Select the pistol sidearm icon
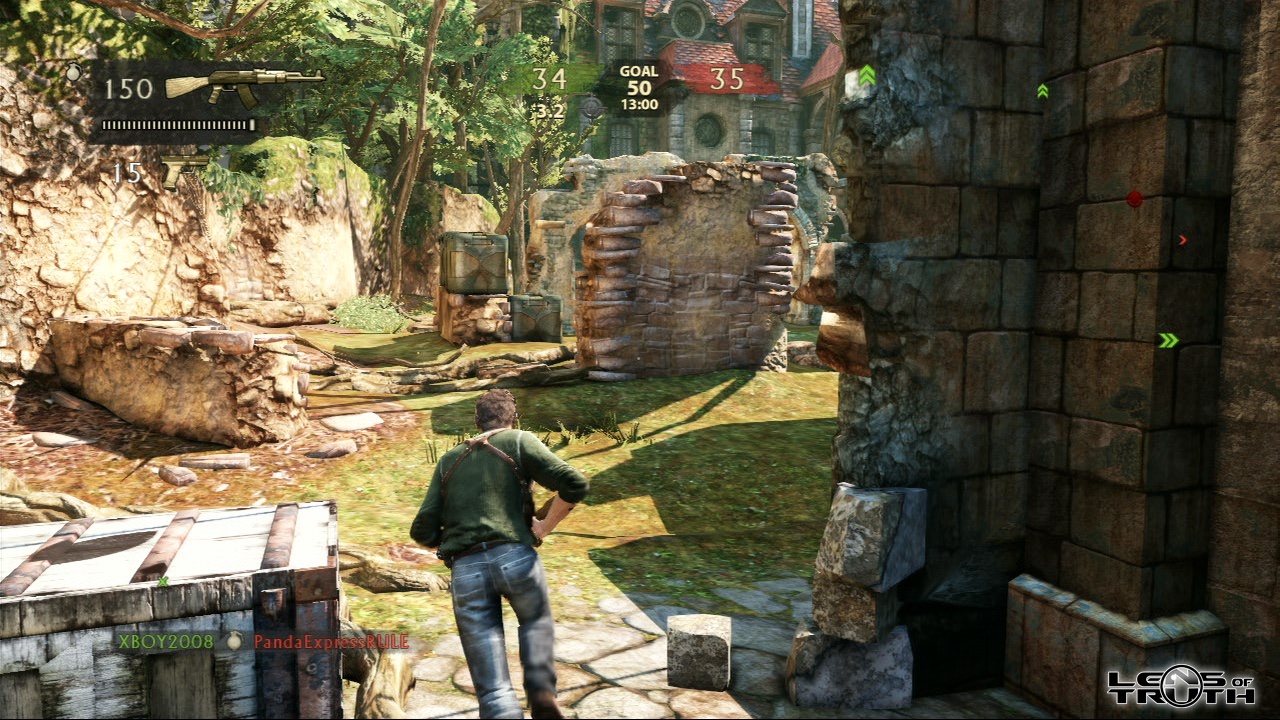1280x720 pixels. pyautogui.click(x=184, y=170)
